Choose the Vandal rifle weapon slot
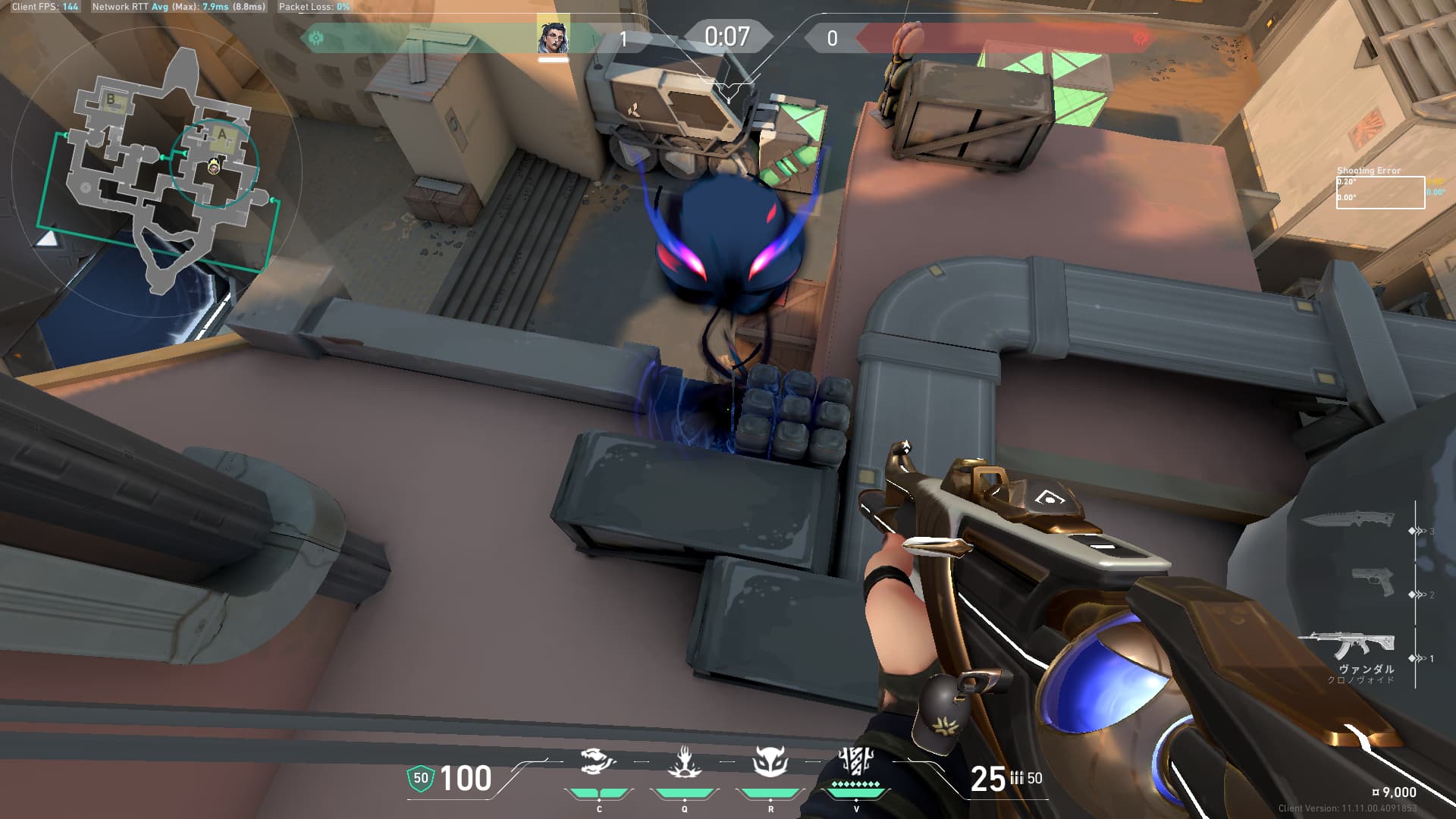The height and width of the screenshot is (819, 1456). point(1348,645)
